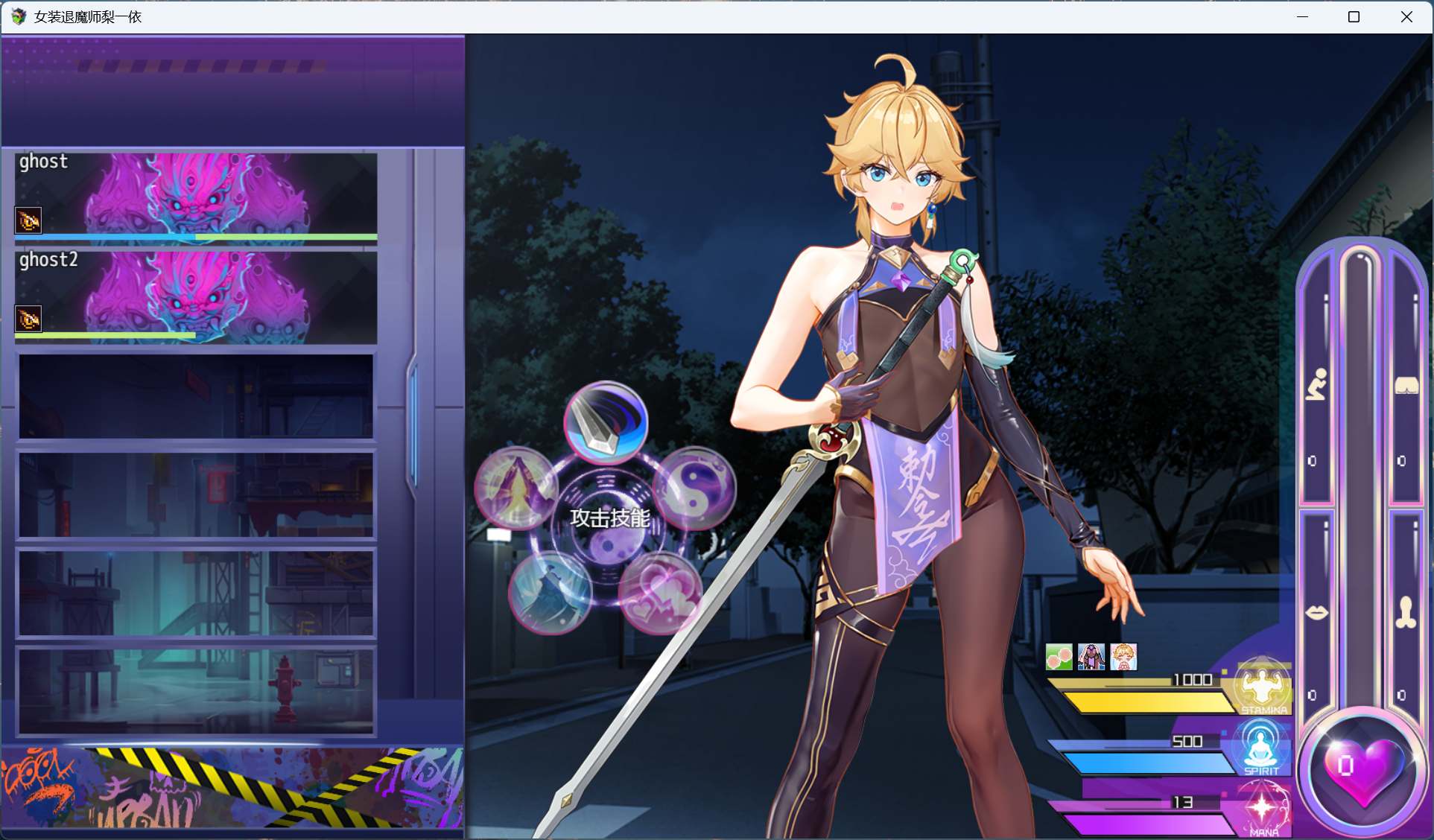Screen dimensions: 1434x840
Task: Open the 攻击技能 skill wheel center
Action: pyautogui.click(x=609, y=518)
